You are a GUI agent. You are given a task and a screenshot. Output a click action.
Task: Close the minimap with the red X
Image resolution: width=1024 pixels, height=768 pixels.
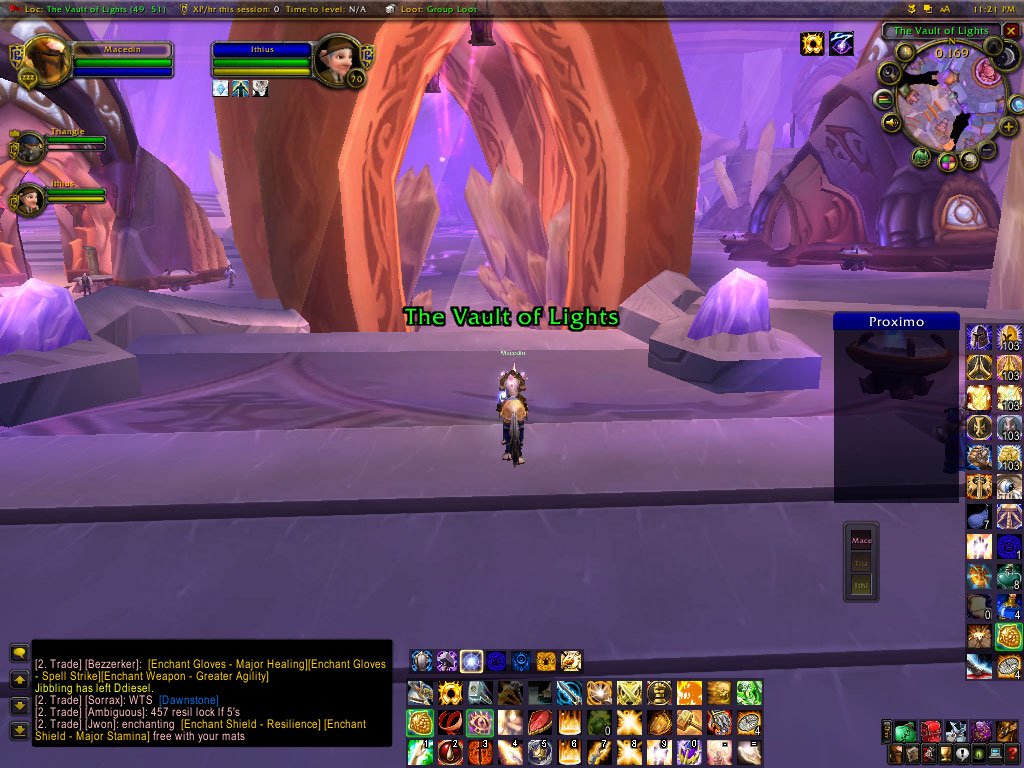click(1011, 31)
